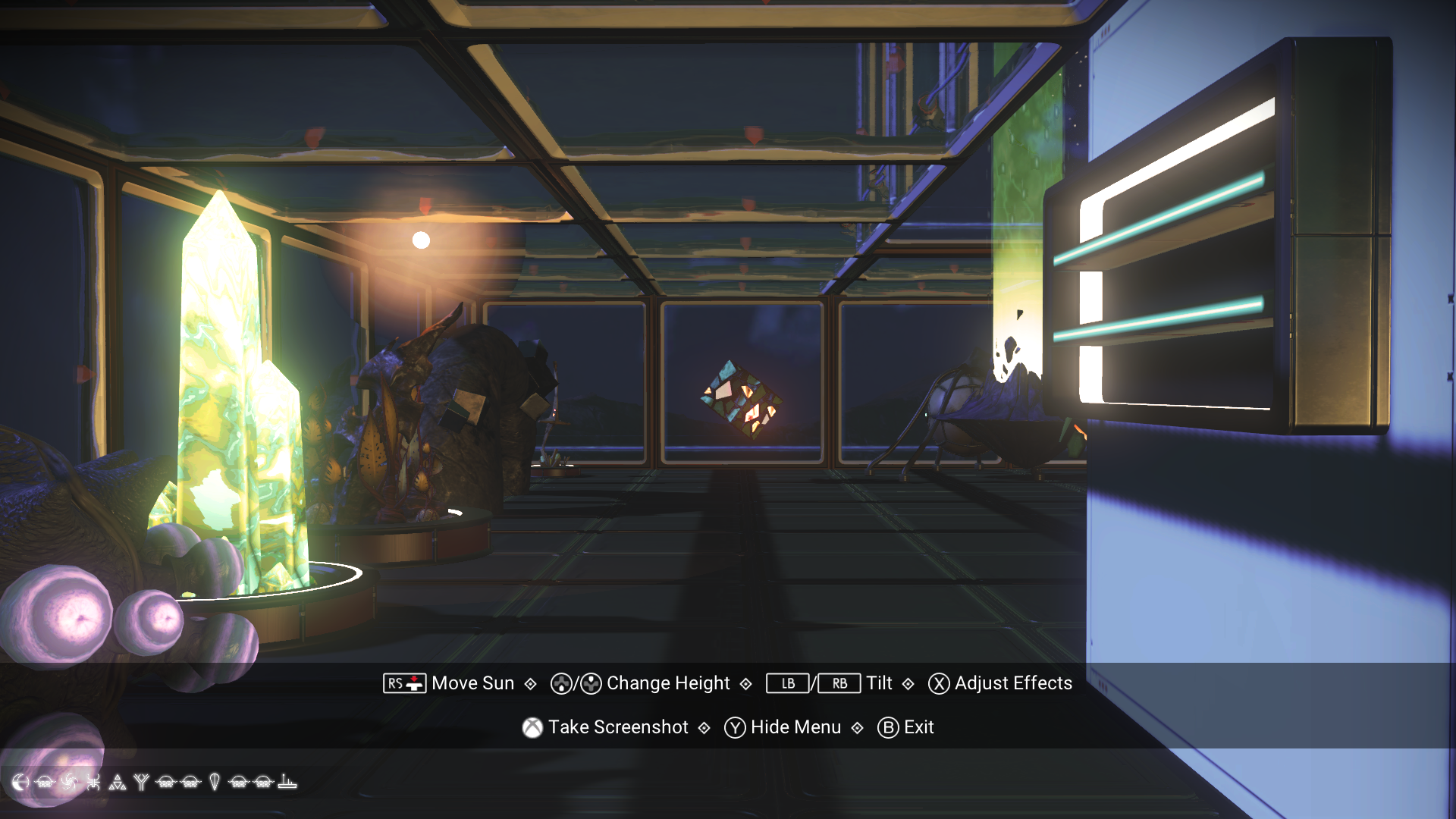Screen dimensions: 1456x819
Task: Select the second bird glyph in the row
Action: tap(166, 782)
